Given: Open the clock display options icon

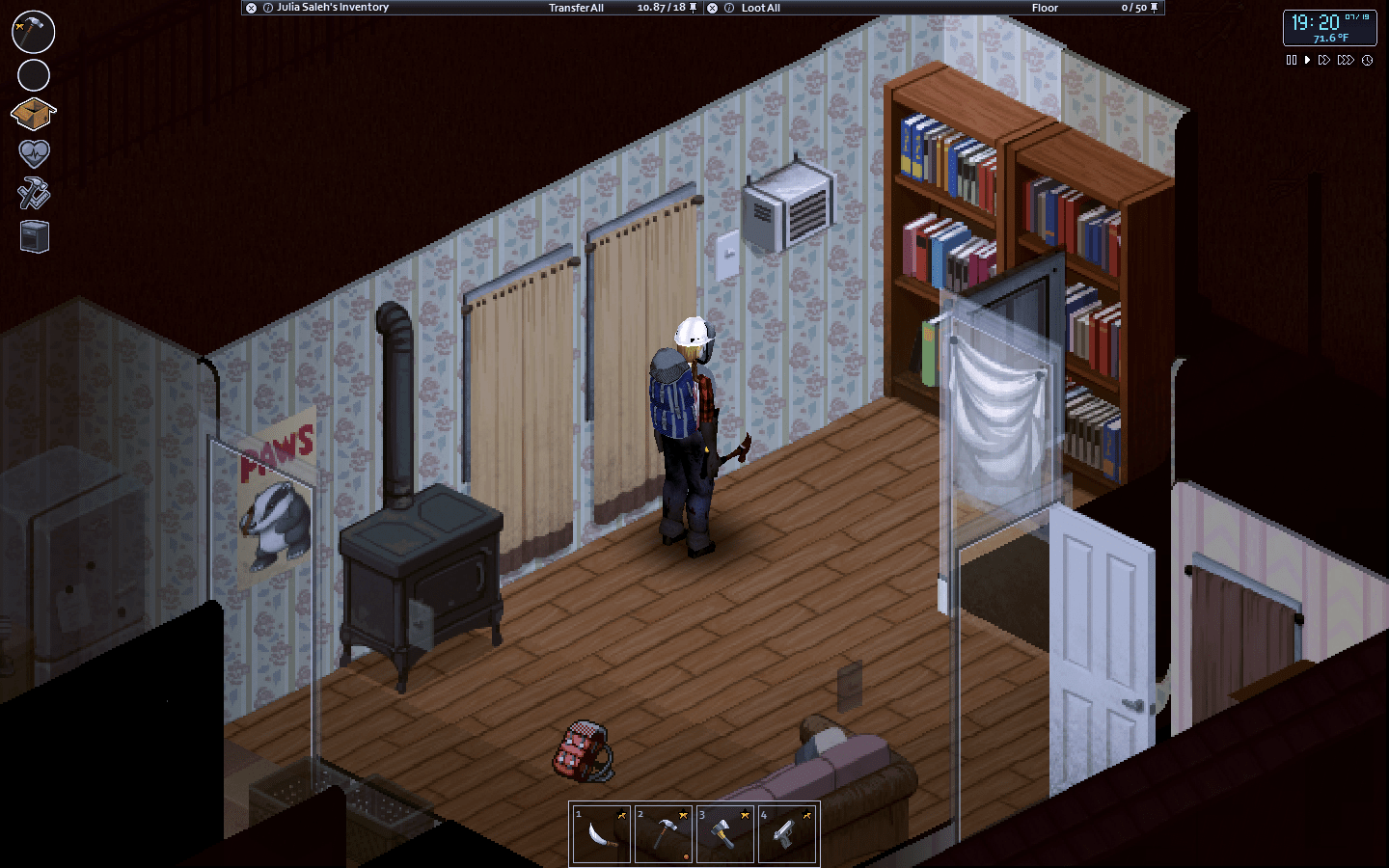Looking at the screenshot, I should pyautogui.click(x=1367, y=60).
